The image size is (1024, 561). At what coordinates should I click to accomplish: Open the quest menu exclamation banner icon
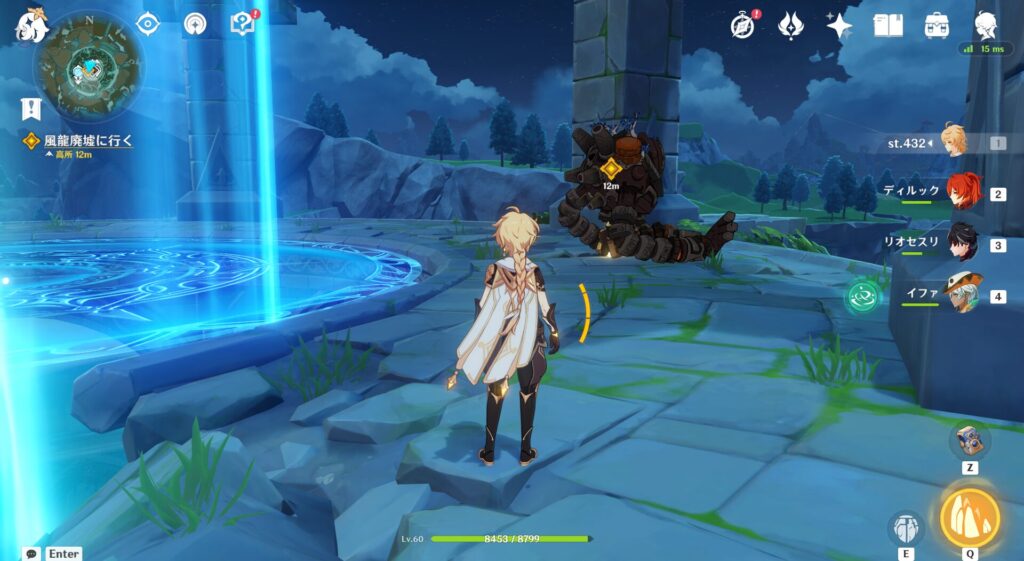pyautogui.click(x=31, y=108)
